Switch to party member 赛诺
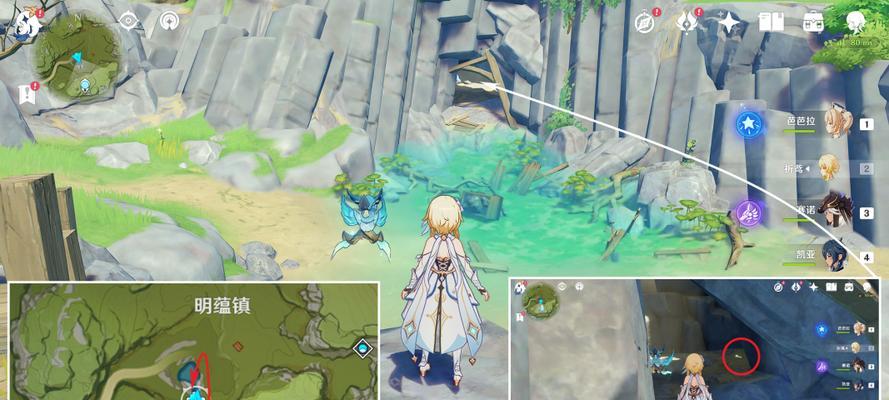Viewport: 889px width, 400px height. [x=830, y=212]
